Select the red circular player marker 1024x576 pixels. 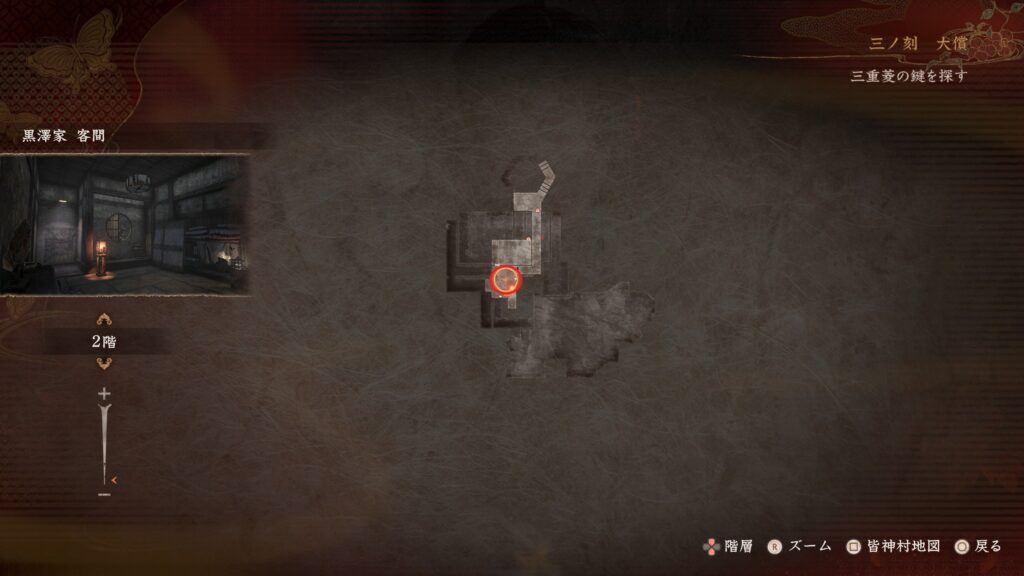[506, 279]
